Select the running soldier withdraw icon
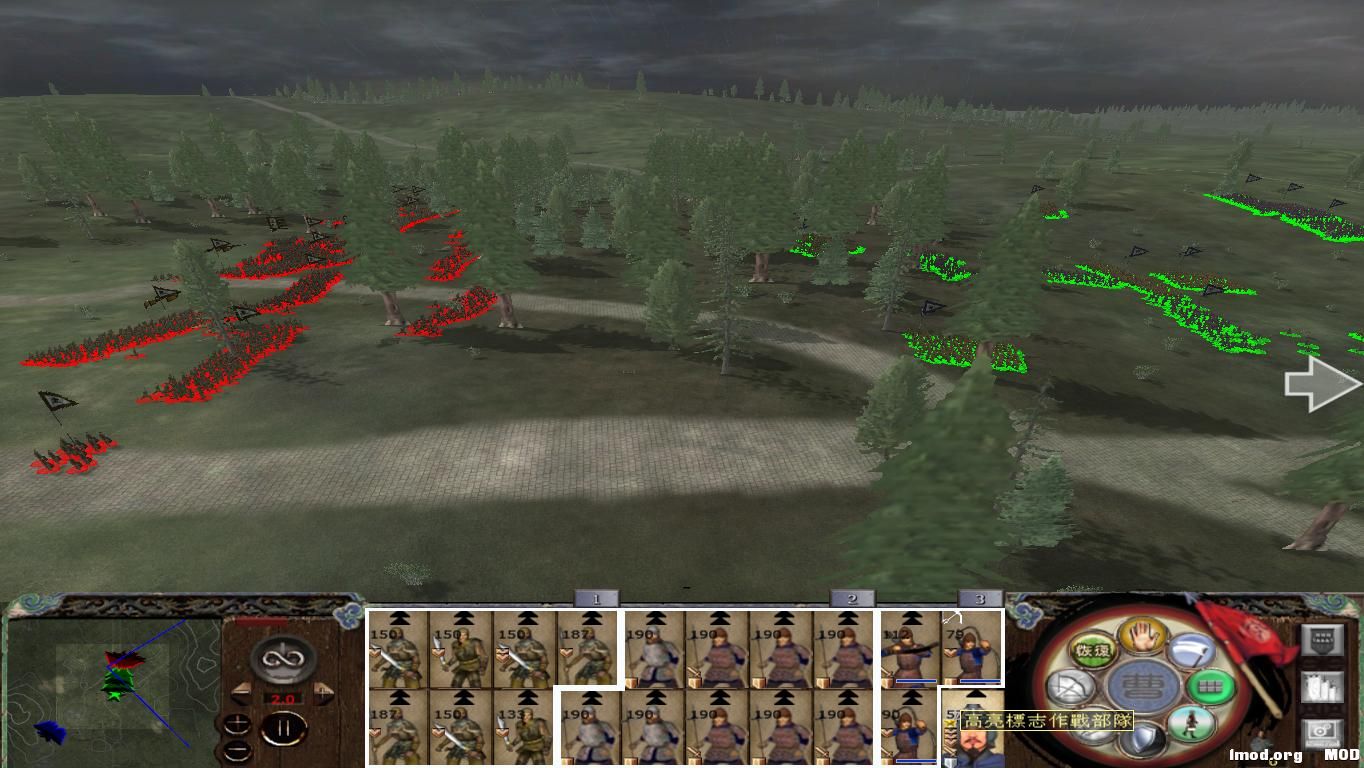Viewport: 1364px width, 768px height. coord(1191,725)
